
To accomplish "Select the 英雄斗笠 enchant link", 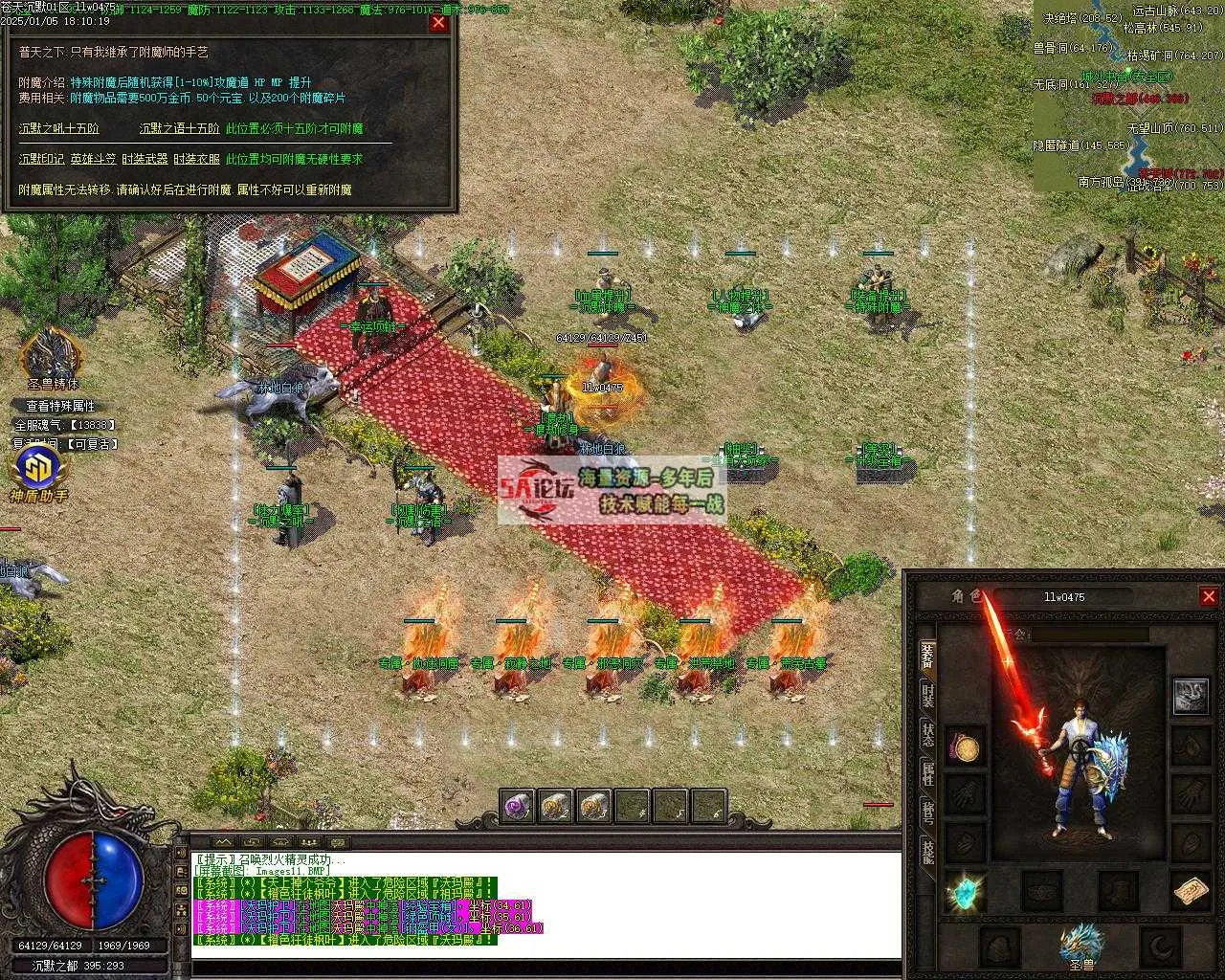I will (93, 159).
